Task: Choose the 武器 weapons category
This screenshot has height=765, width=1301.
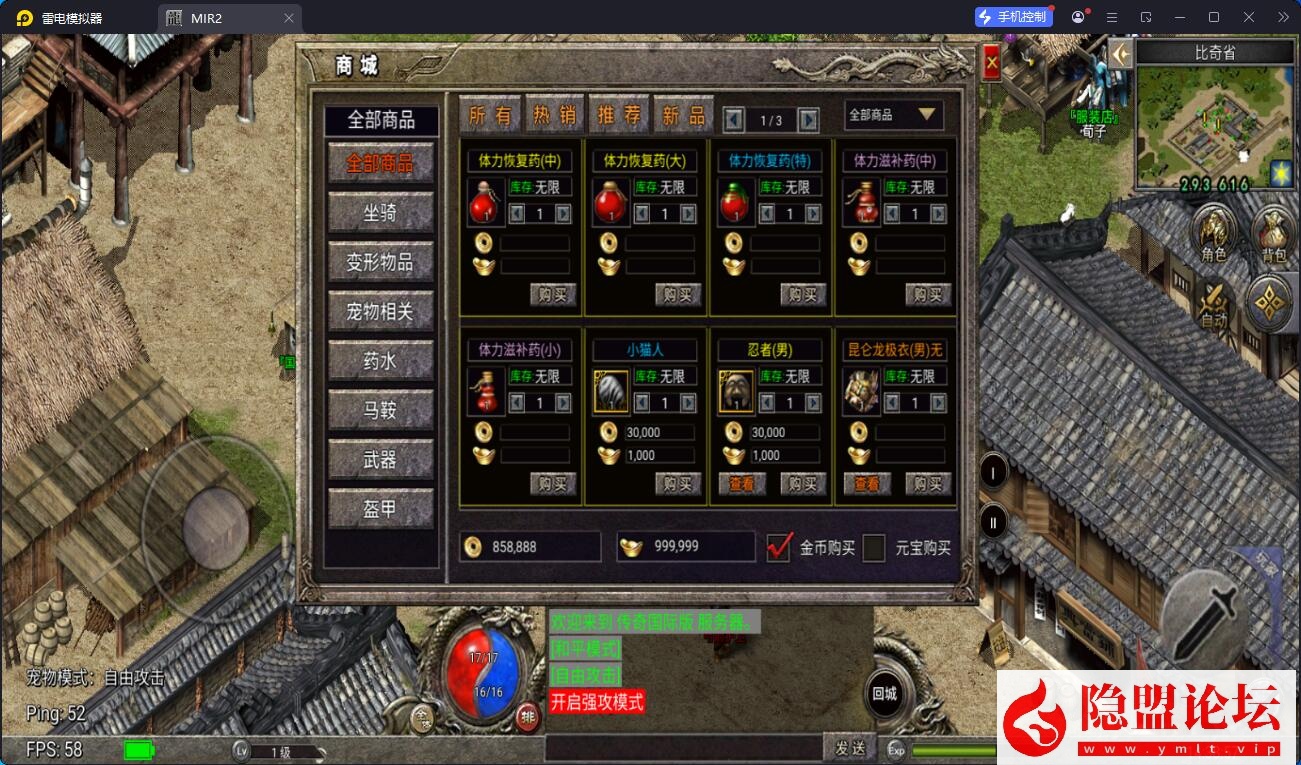Action: pos(380,459)
